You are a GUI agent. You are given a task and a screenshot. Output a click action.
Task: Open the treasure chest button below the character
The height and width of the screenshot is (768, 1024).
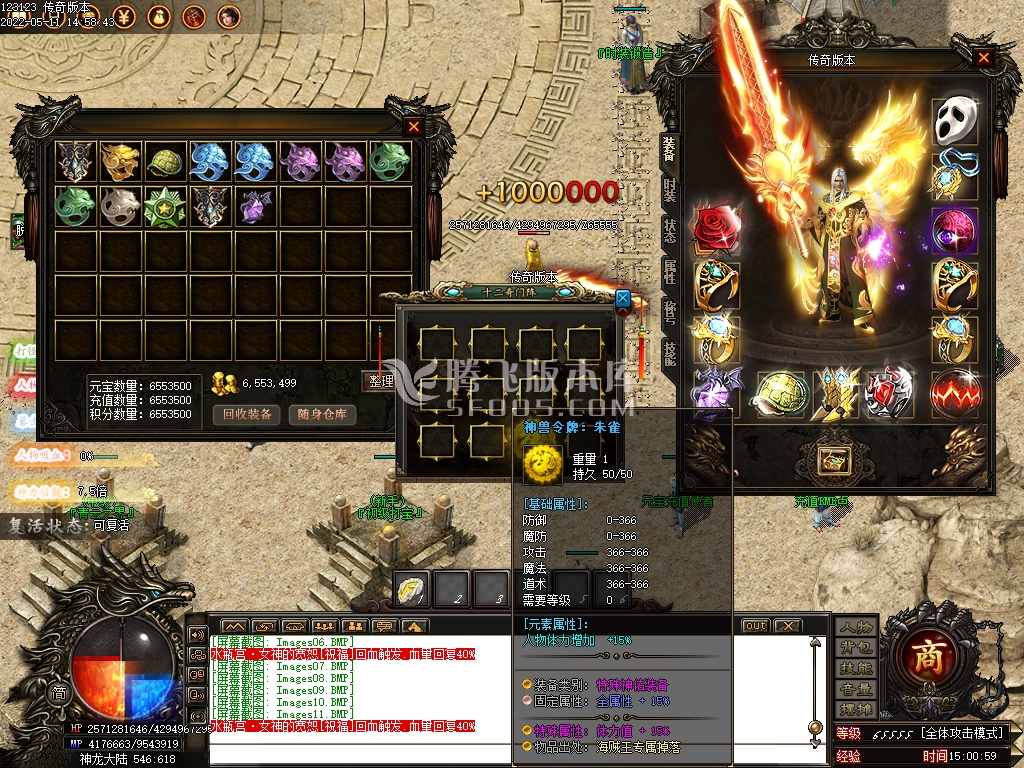(x=833, y=460)
